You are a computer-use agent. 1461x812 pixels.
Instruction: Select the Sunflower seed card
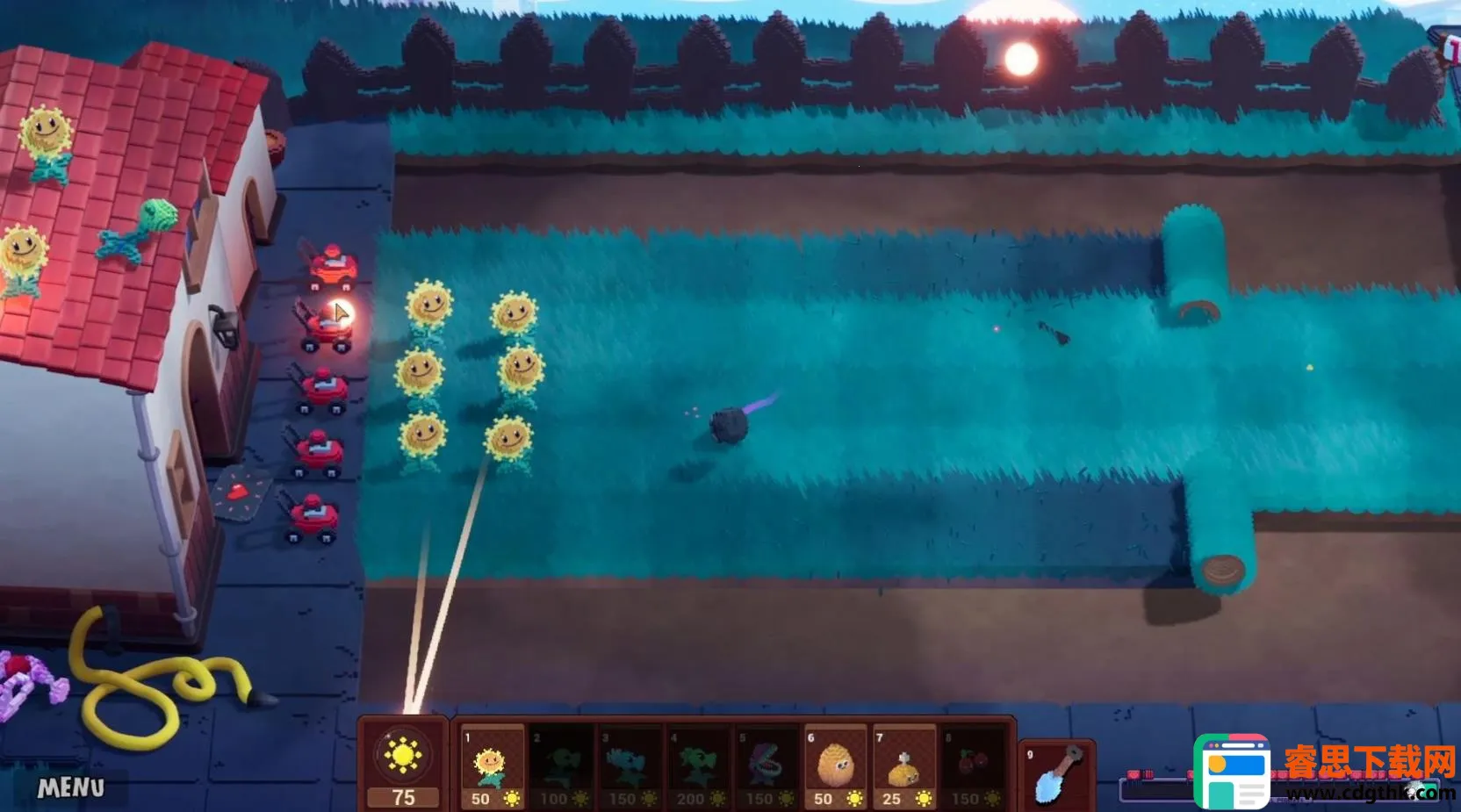click(492, 766)
